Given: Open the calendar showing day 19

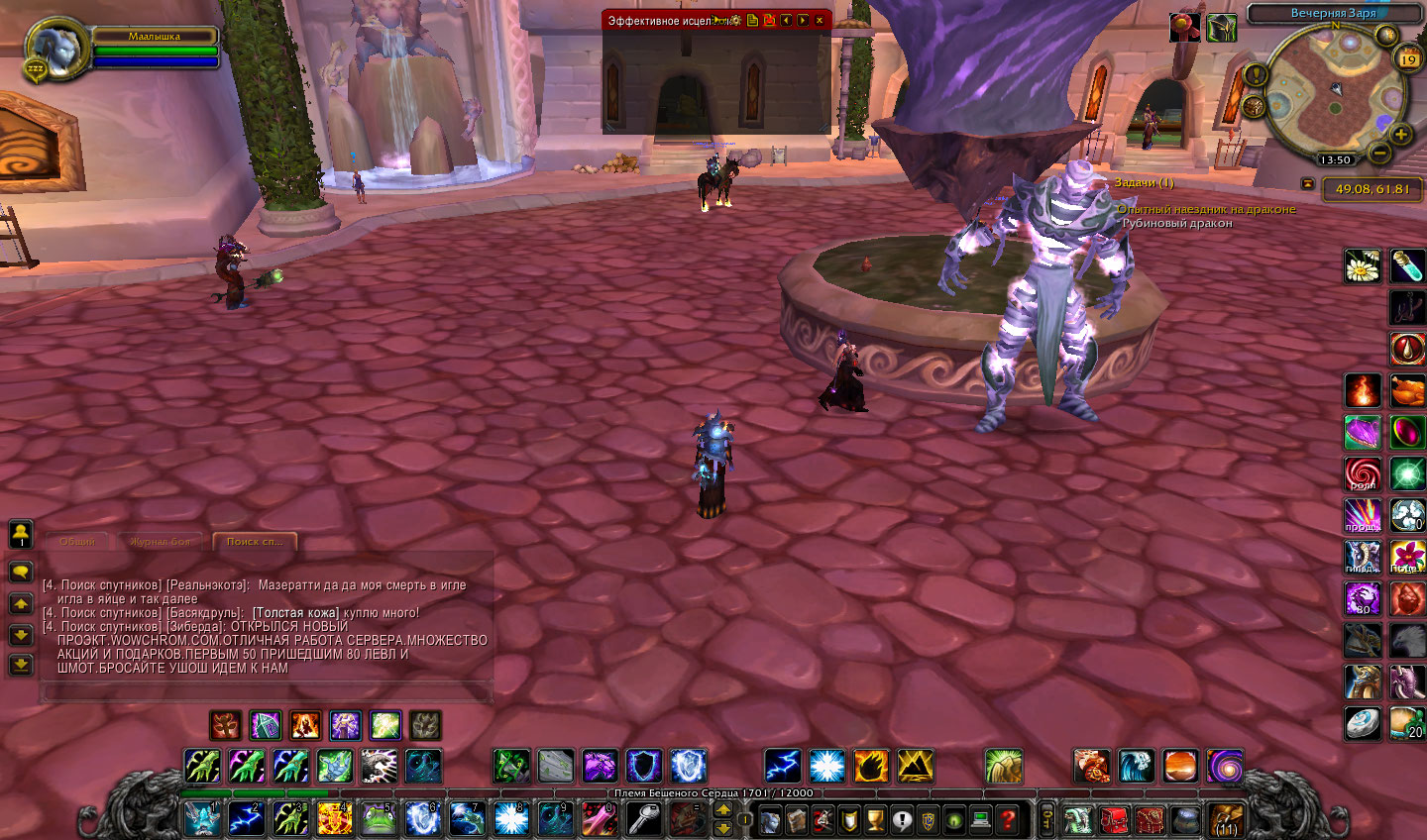Looking at the screenshot, I should tap(1407, 59).
